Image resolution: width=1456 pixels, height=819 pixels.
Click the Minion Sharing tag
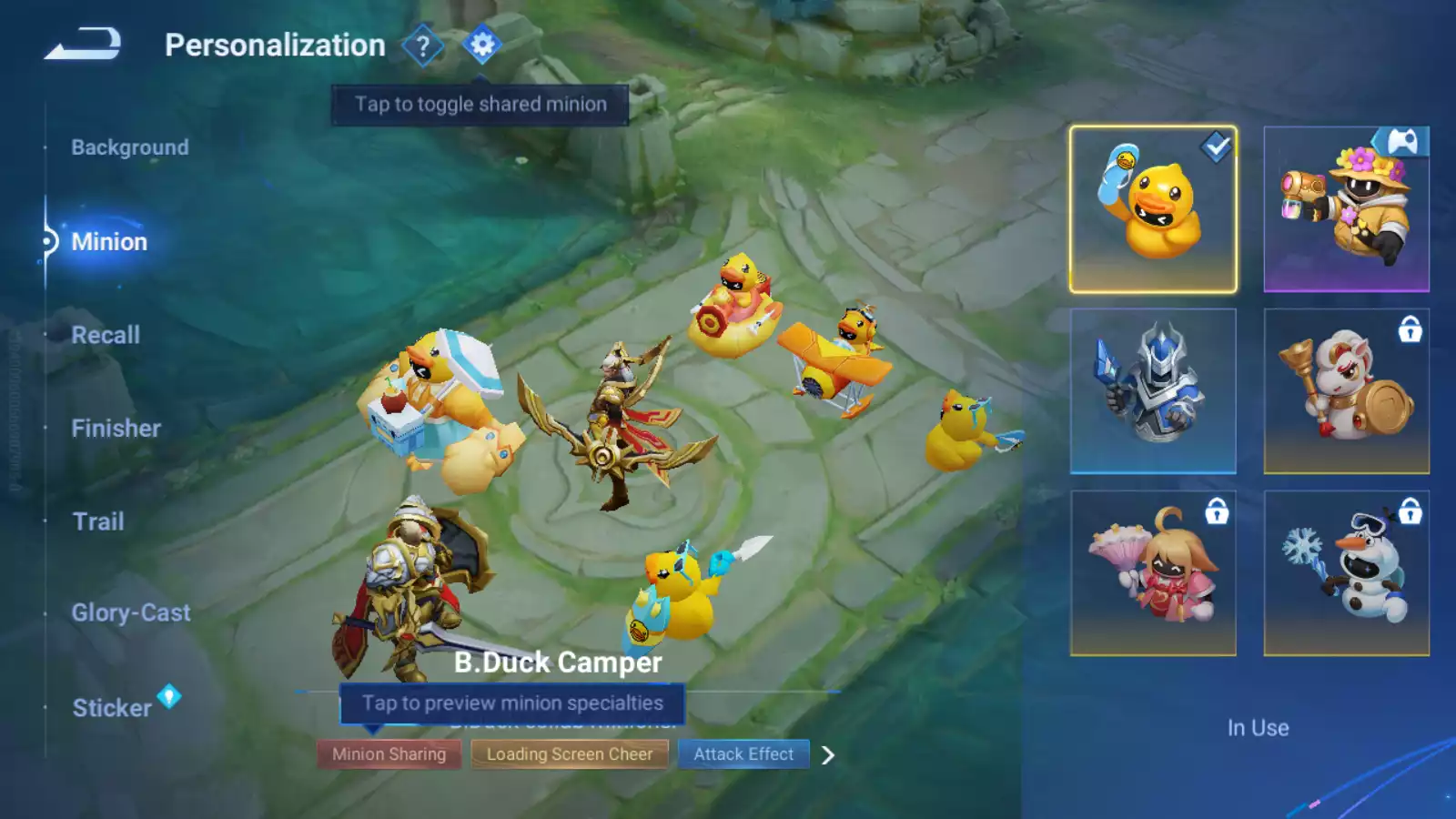pos(389,754)
